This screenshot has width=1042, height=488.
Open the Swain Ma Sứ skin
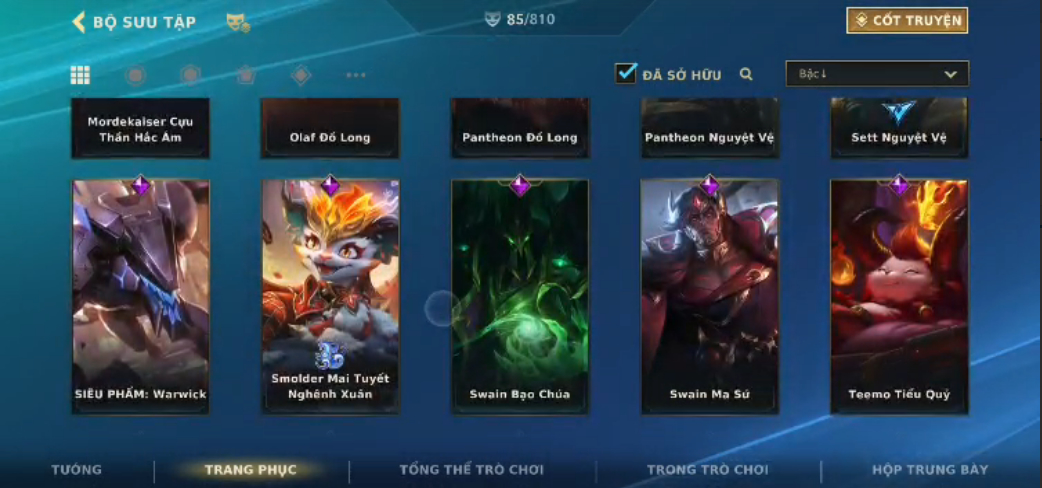(709, 296)
